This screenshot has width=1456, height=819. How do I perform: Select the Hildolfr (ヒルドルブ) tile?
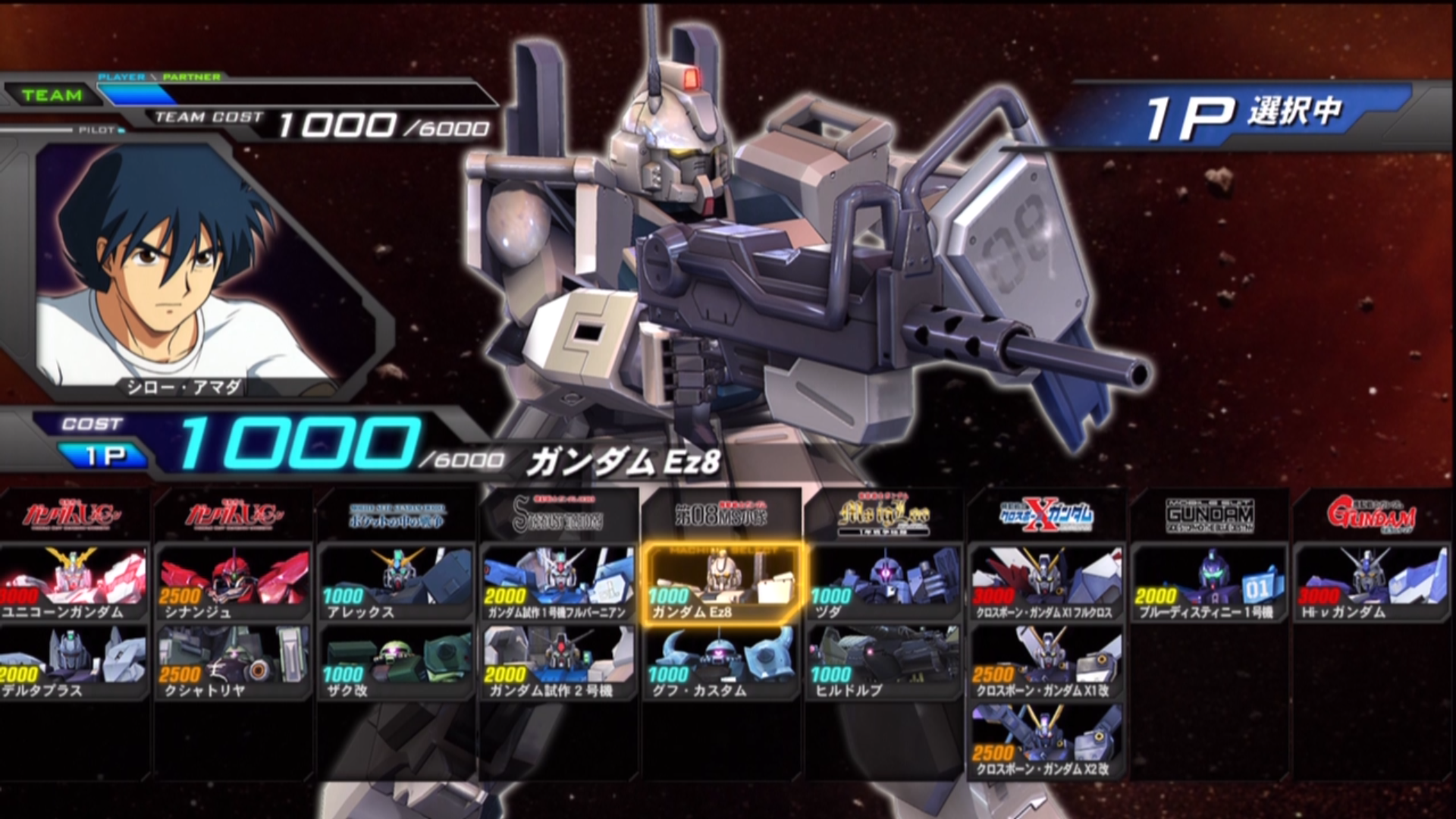click(884, 661)
